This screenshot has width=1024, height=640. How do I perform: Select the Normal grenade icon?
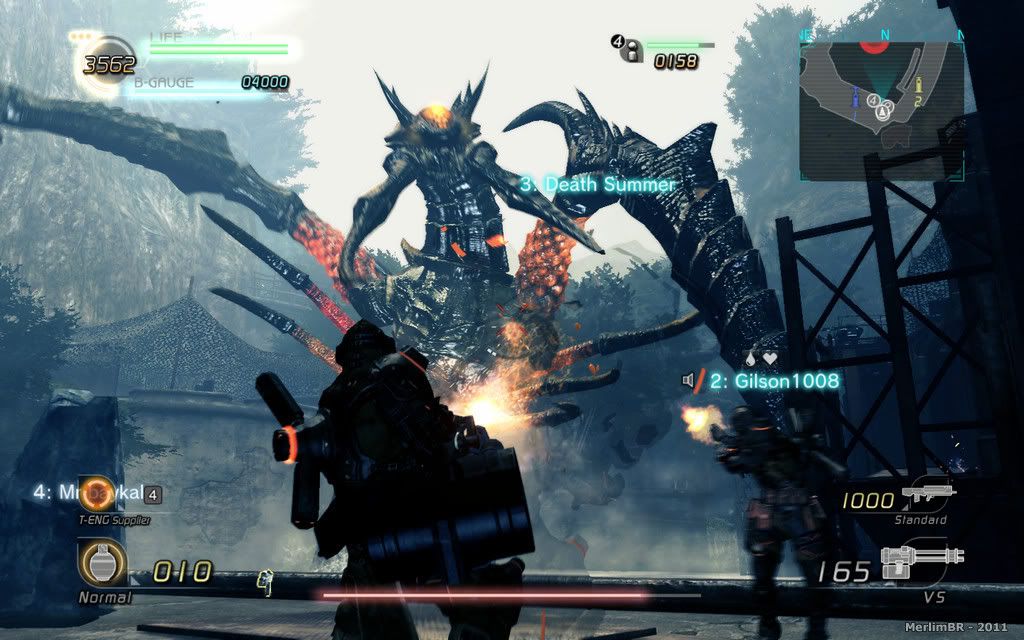[x=102, y=563]
